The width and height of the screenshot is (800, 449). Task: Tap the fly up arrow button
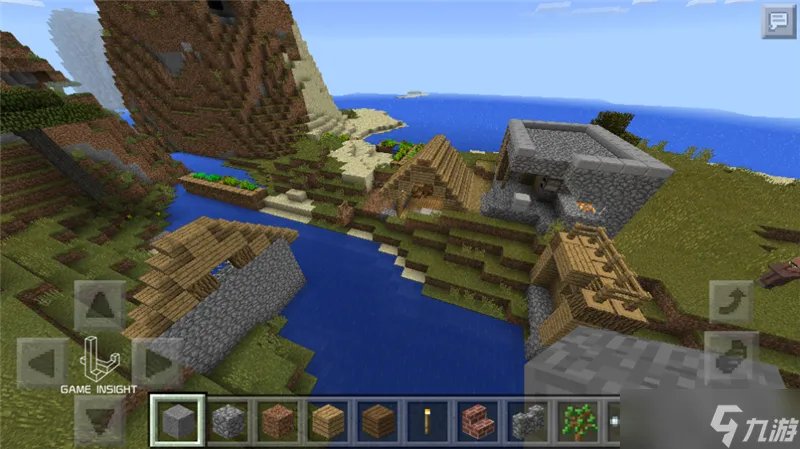(731, 302)
